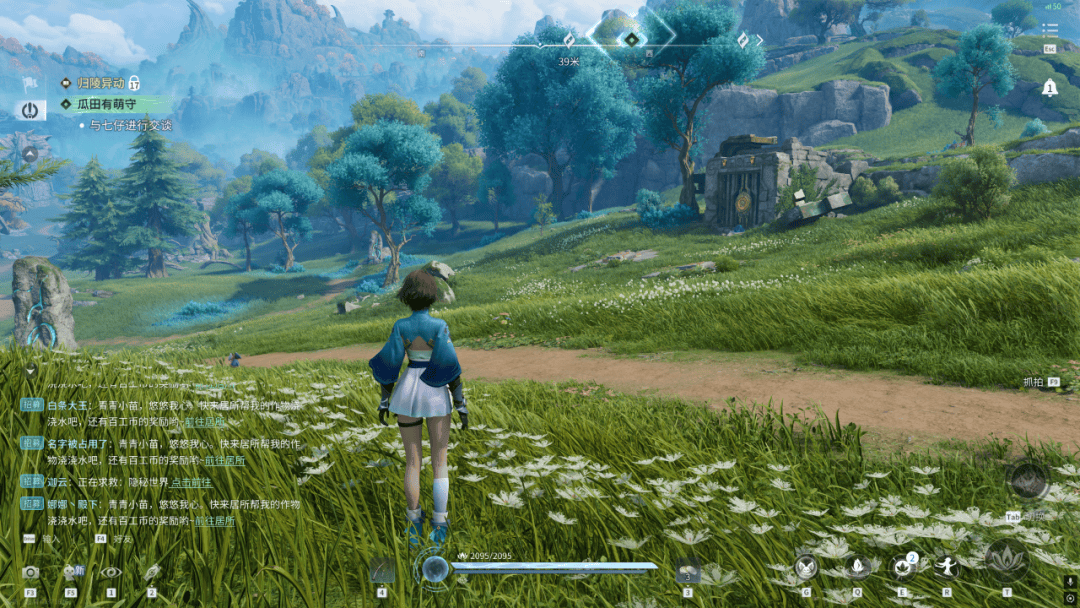The width and height of the screenshot is (1080, 608).
Task: Expand the chat panel with the down arrow
Action: point(30,370)
